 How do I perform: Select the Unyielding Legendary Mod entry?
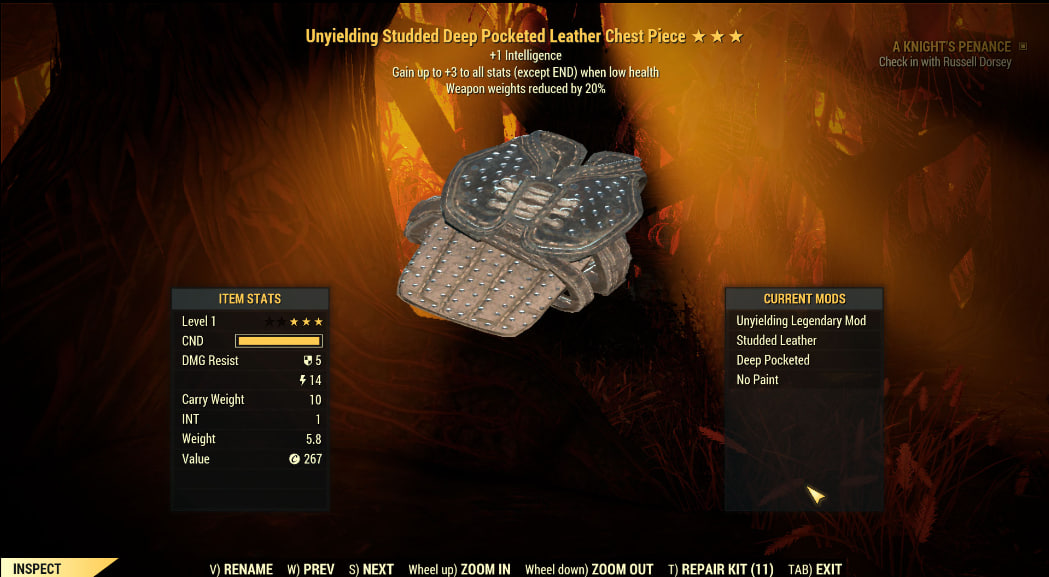(x=801, y=321)
